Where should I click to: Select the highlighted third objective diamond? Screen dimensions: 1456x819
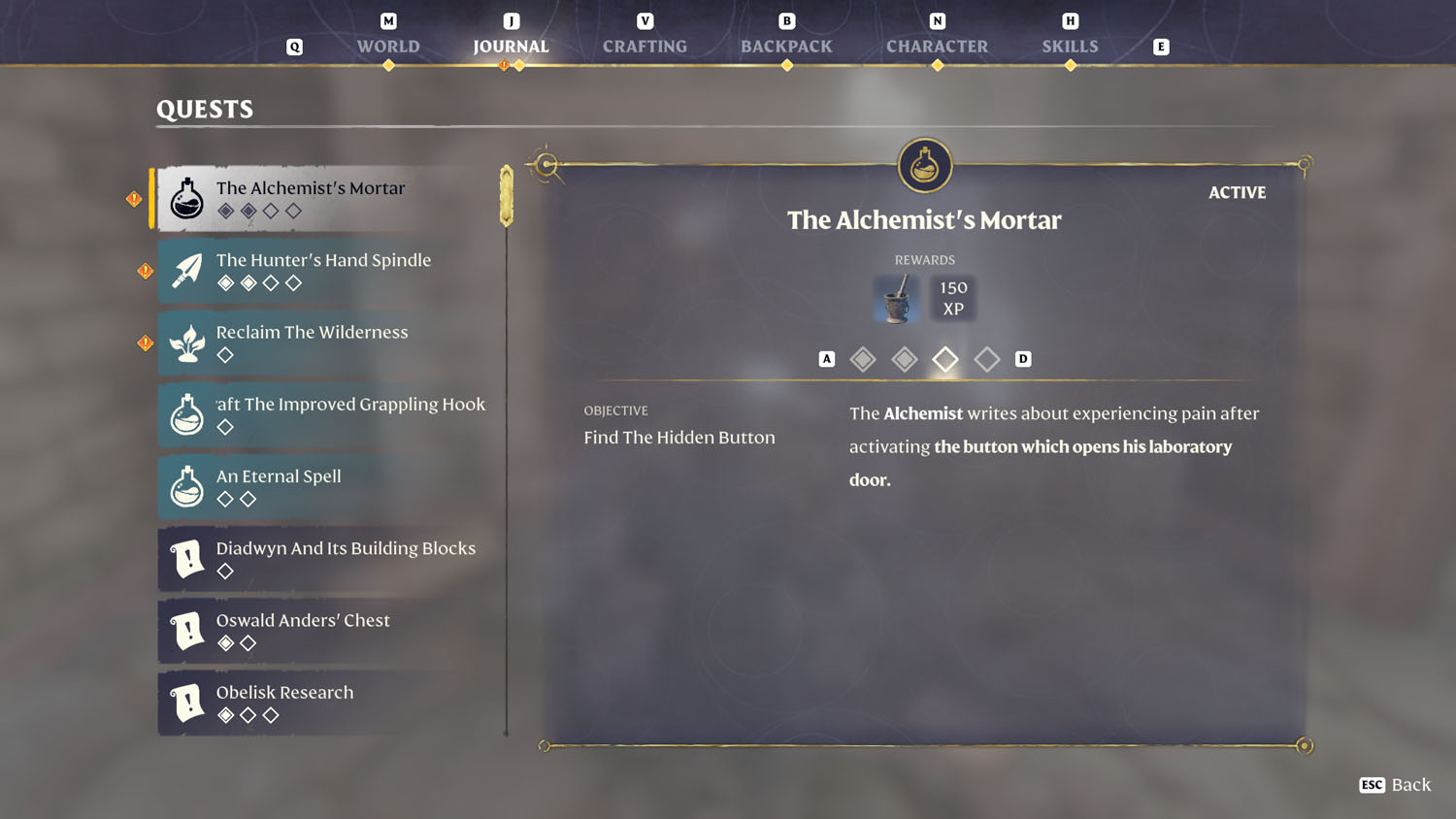(944, 358)
